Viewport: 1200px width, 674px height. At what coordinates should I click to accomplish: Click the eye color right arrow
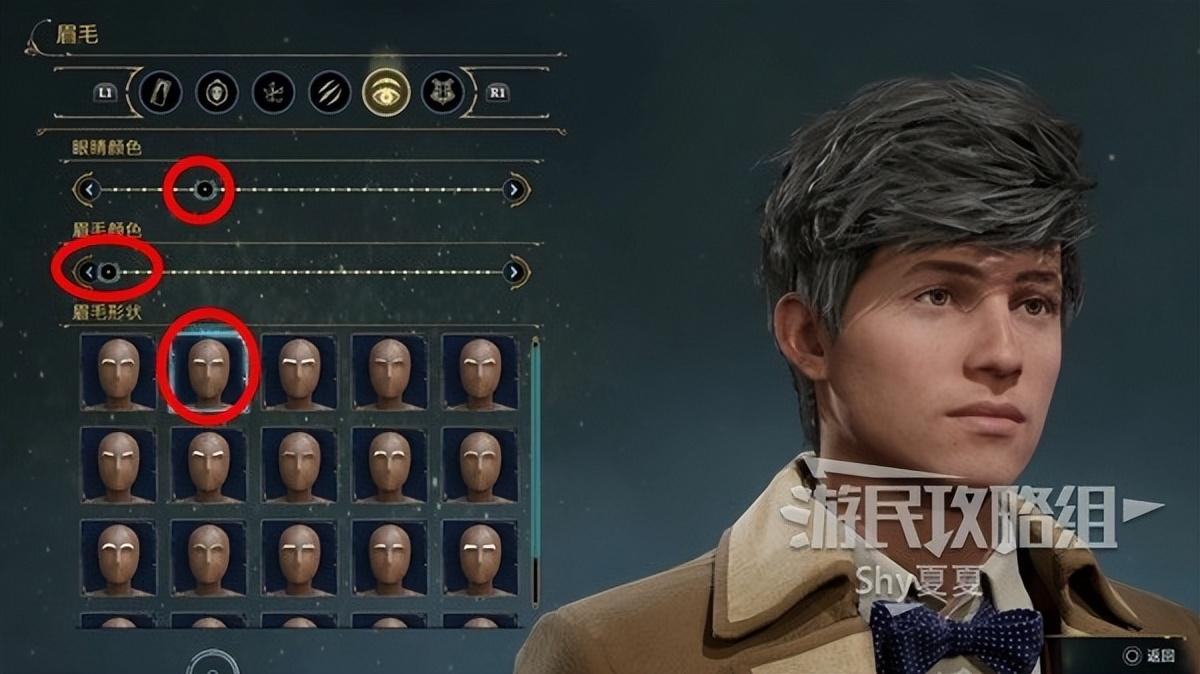[x=514, y=188]
